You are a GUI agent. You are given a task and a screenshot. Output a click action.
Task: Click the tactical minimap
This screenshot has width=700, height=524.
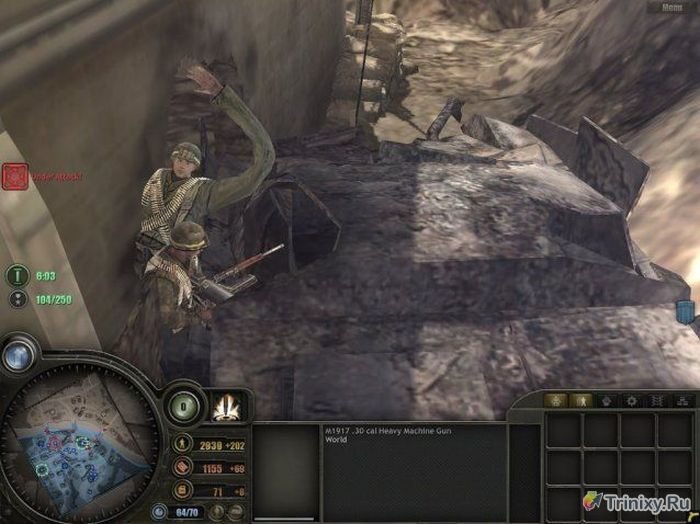[78, 441]
